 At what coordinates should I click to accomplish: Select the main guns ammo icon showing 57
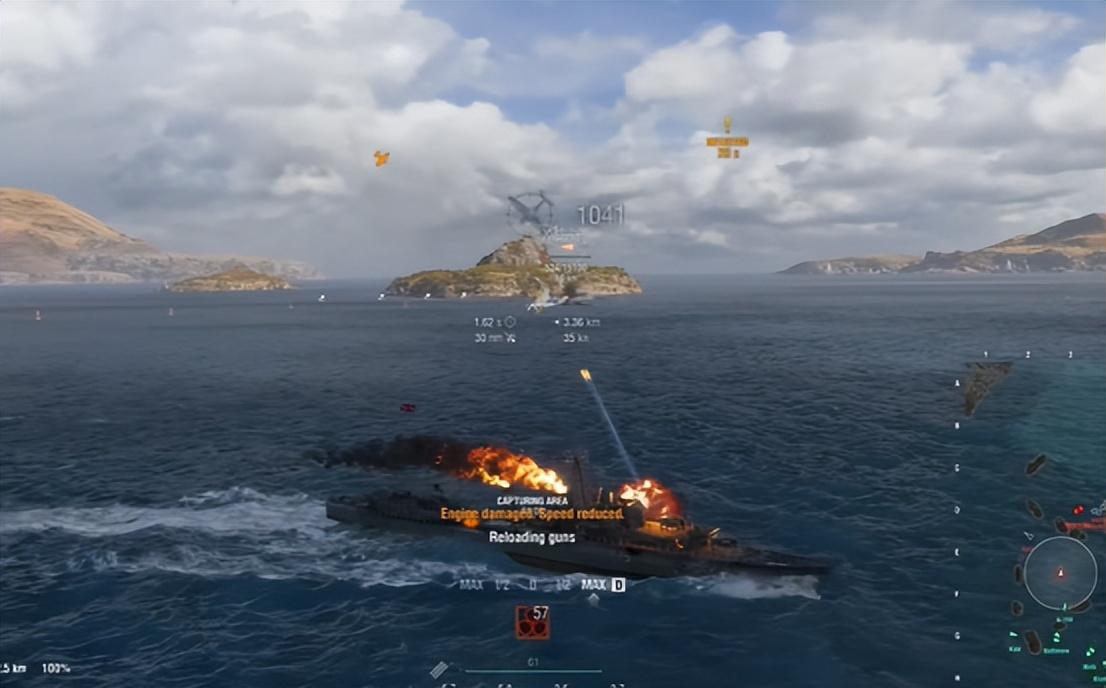pos(532,622)
